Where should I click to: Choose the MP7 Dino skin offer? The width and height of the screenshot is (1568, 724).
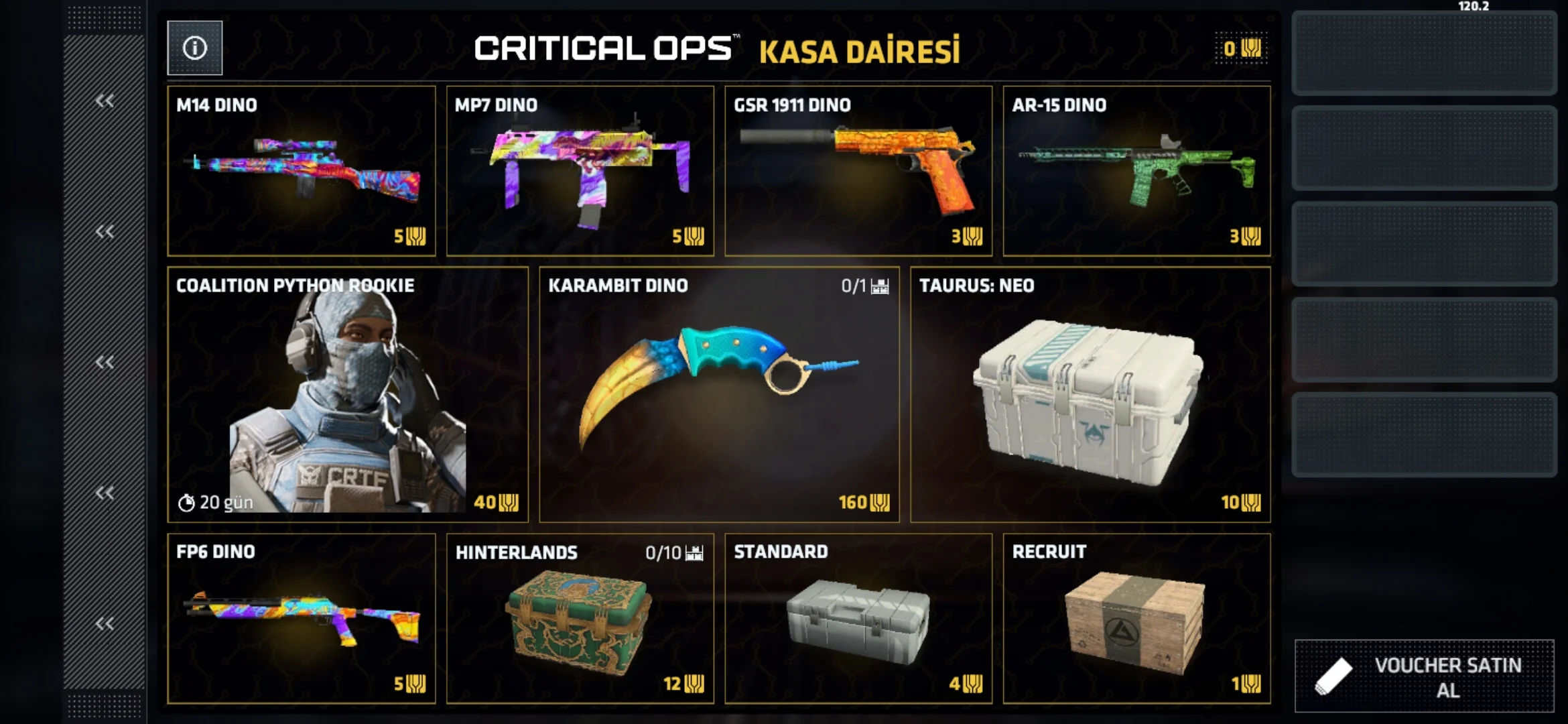tap(580, 171)
